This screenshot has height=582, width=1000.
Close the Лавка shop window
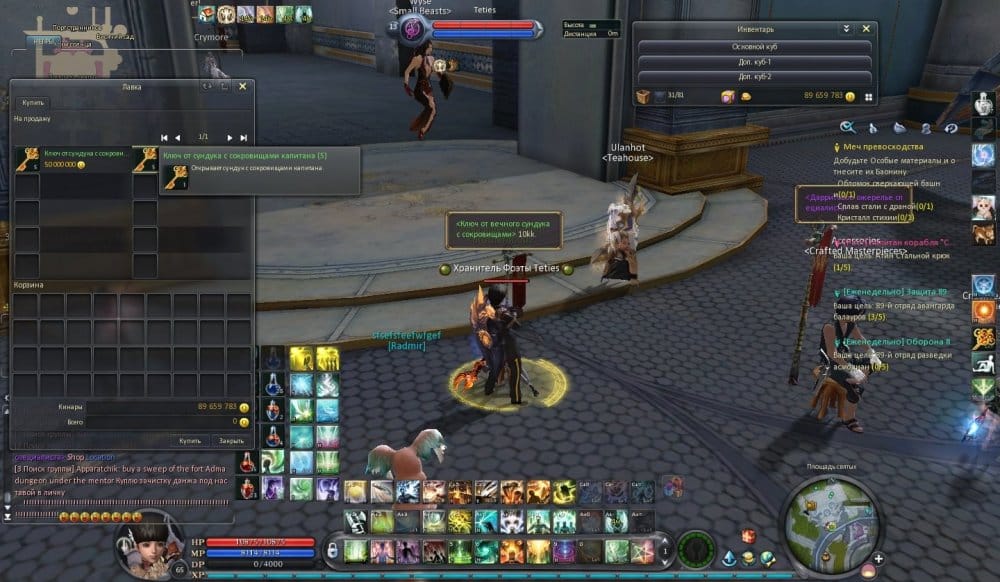click(242, 87)
